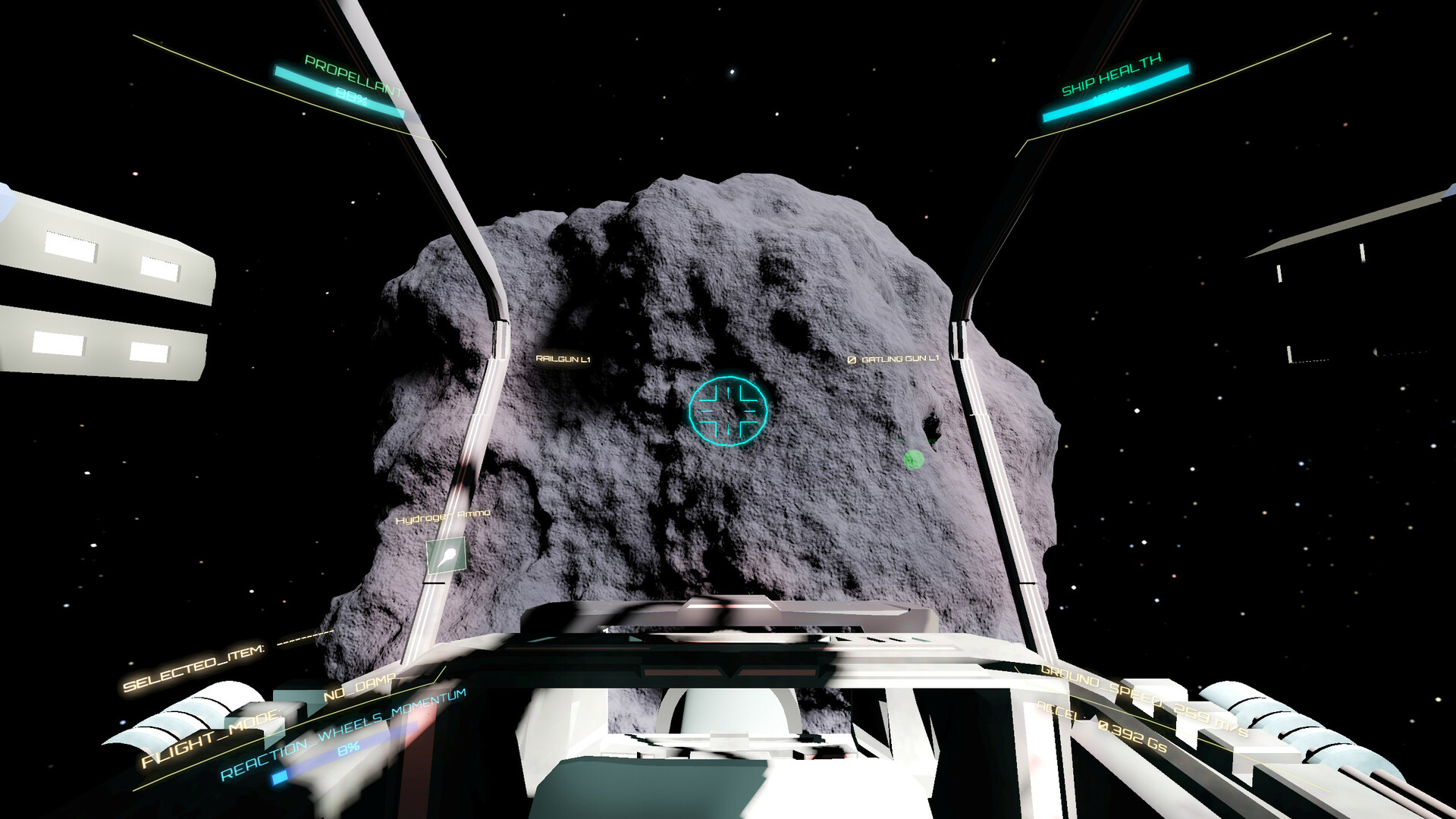Click the central targeting reticle
This screenshot has height=819, width=1456.
point(728,412)
